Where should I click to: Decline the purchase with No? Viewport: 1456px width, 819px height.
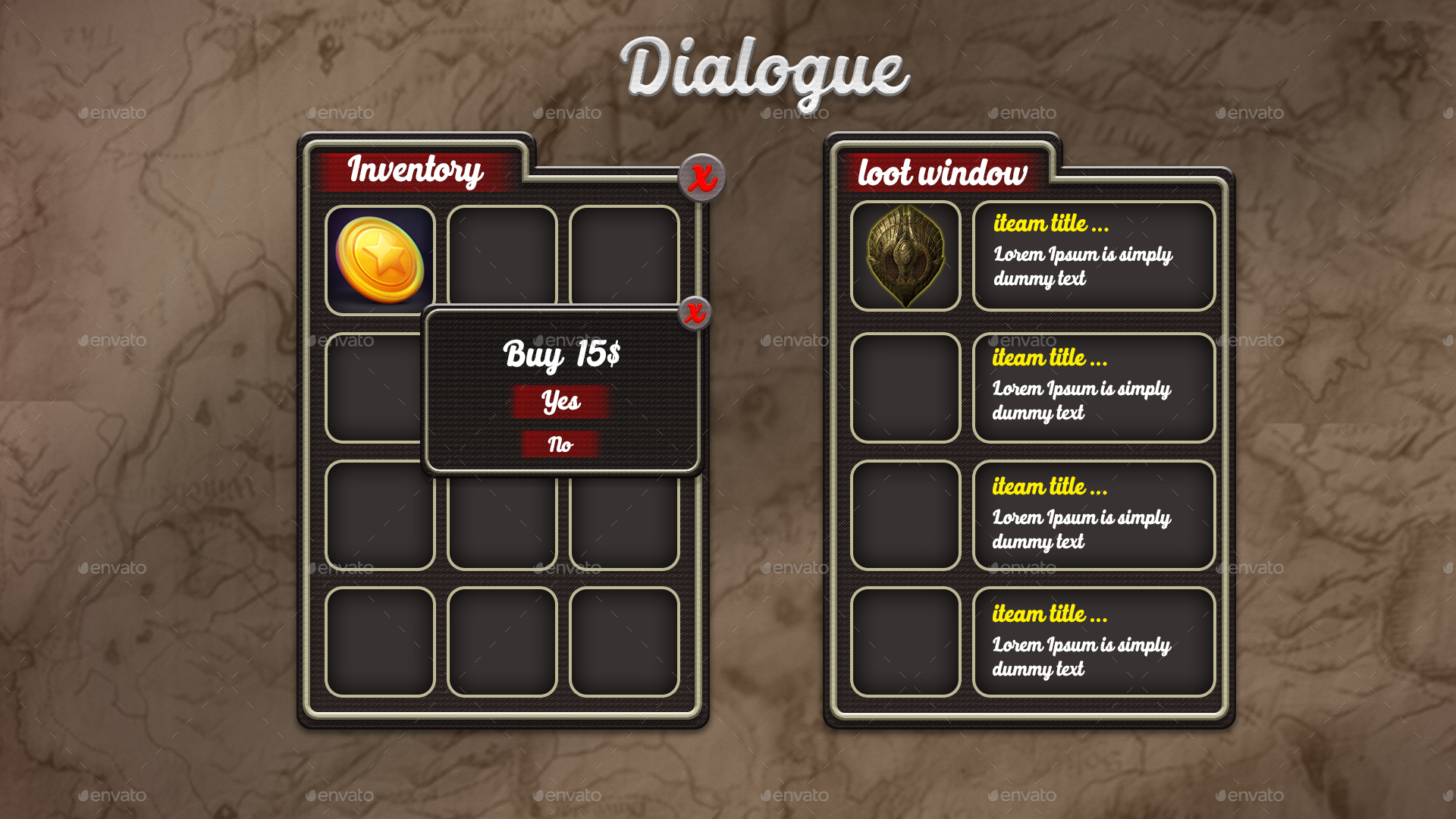tap(561, 445)
